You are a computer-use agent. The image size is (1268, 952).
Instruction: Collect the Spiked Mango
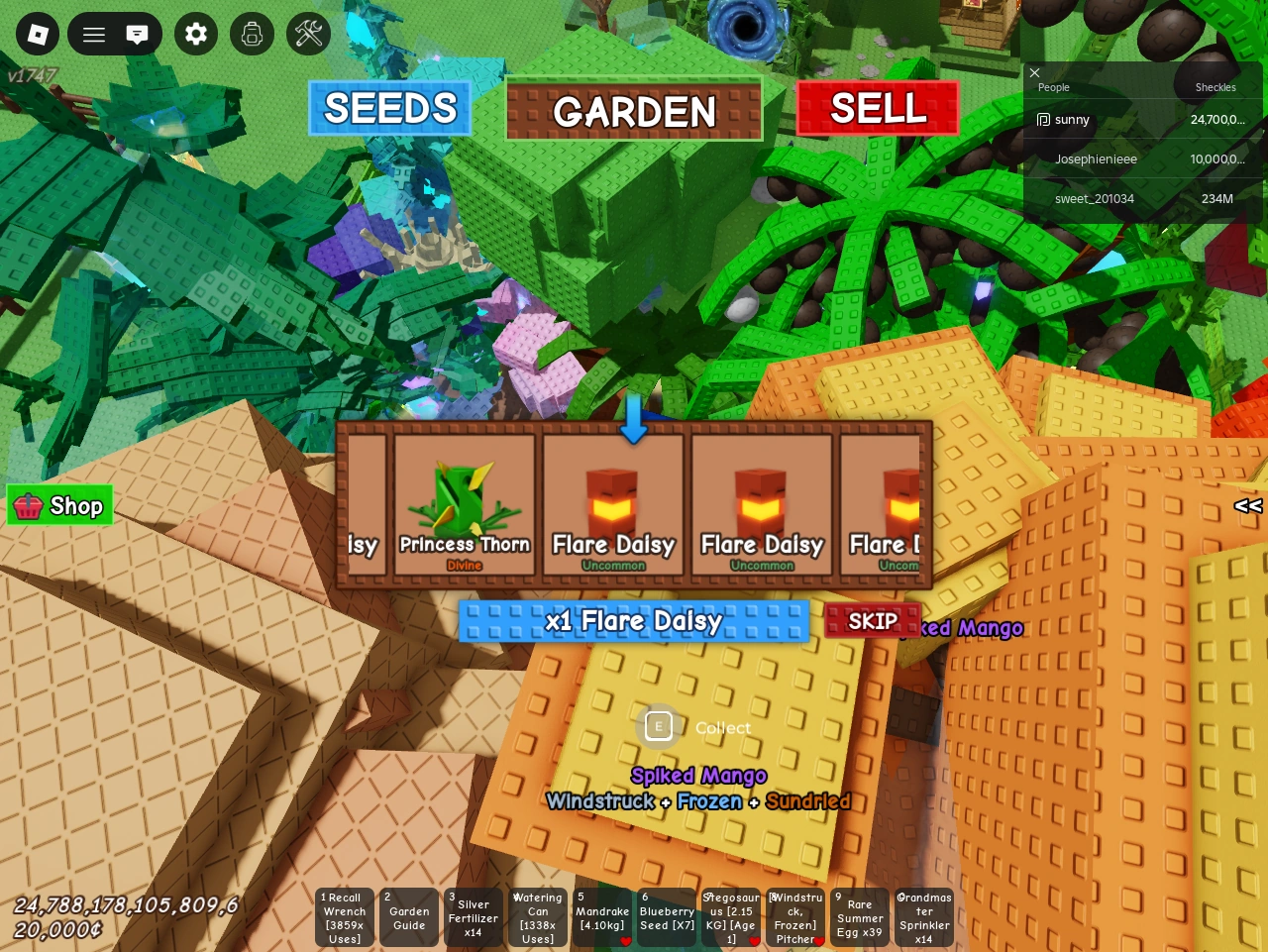658,726
